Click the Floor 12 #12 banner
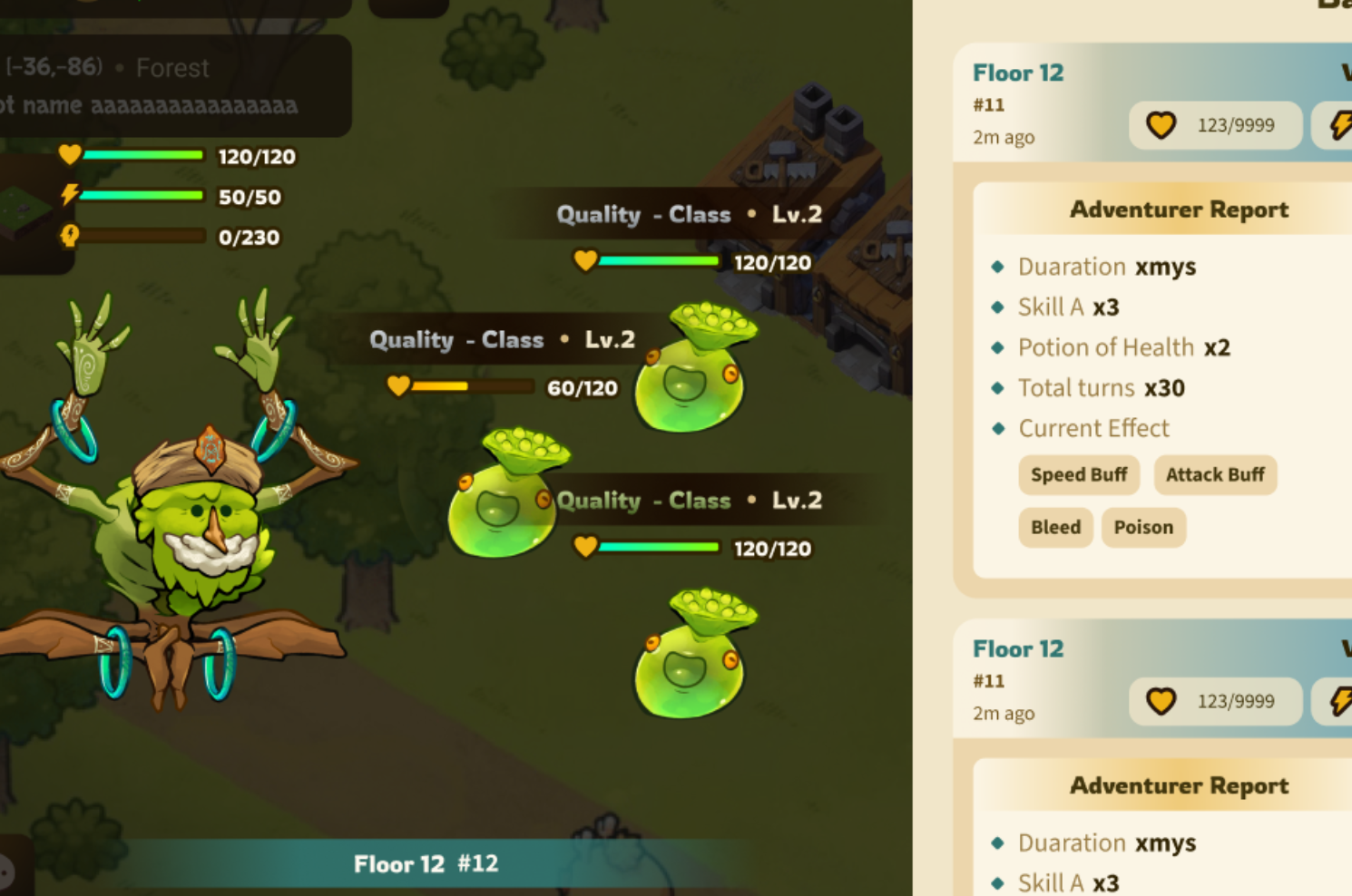 (x=426, y=863)
